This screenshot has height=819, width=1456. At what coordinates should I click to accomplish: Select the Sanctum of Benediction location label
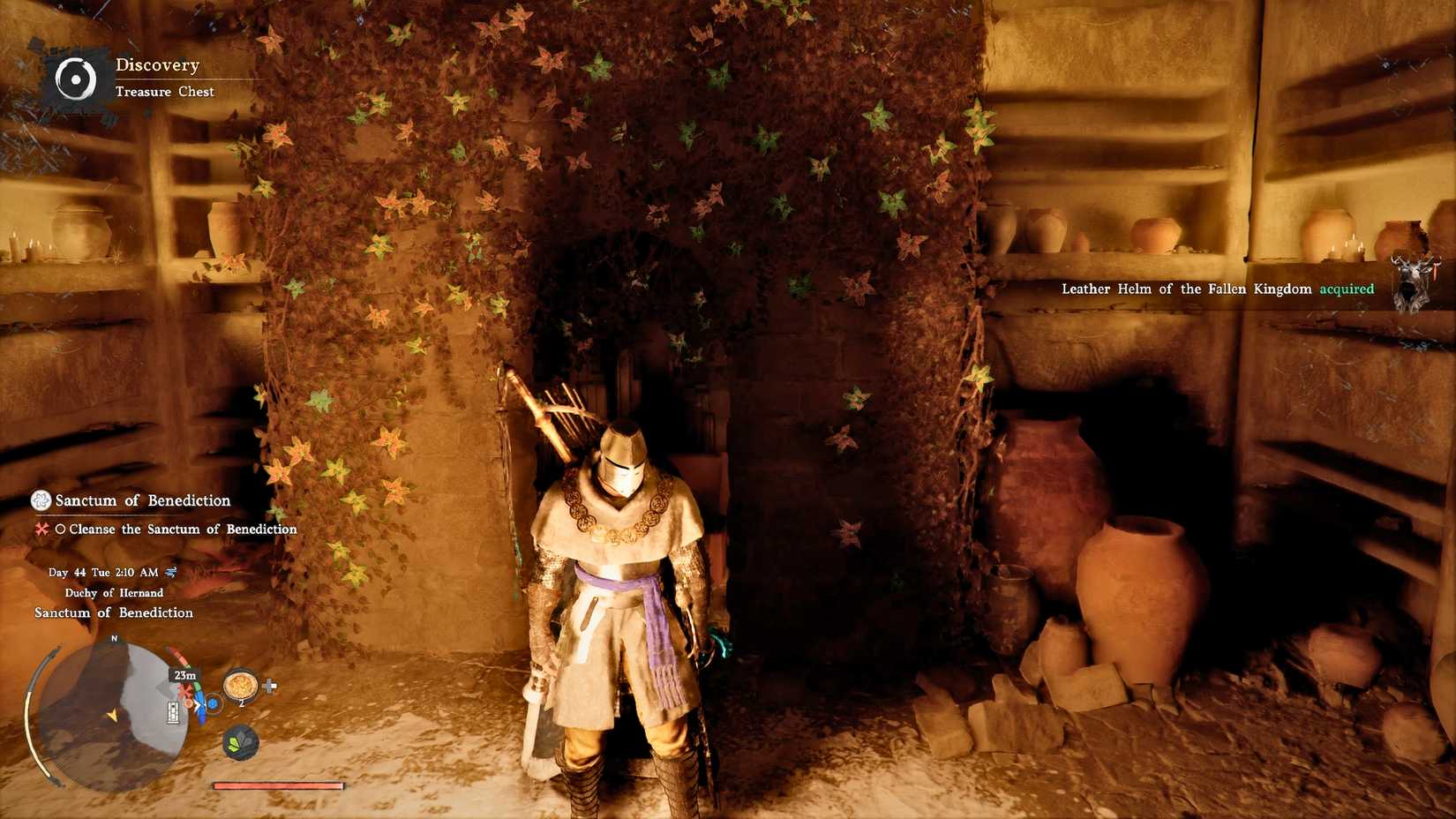[x=119, y=612]
